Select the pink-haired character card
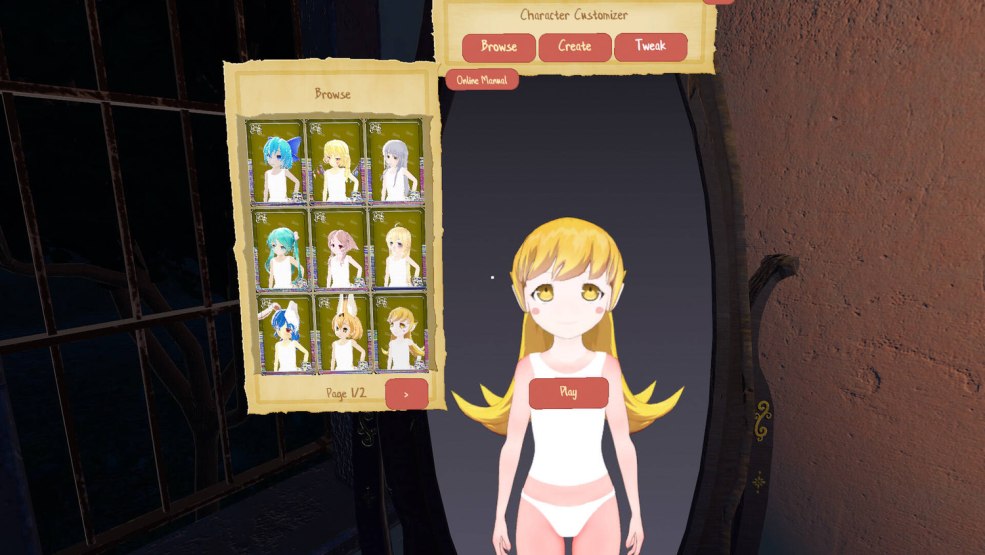This screenshot has width=985, height=555. tap(337, 250)
